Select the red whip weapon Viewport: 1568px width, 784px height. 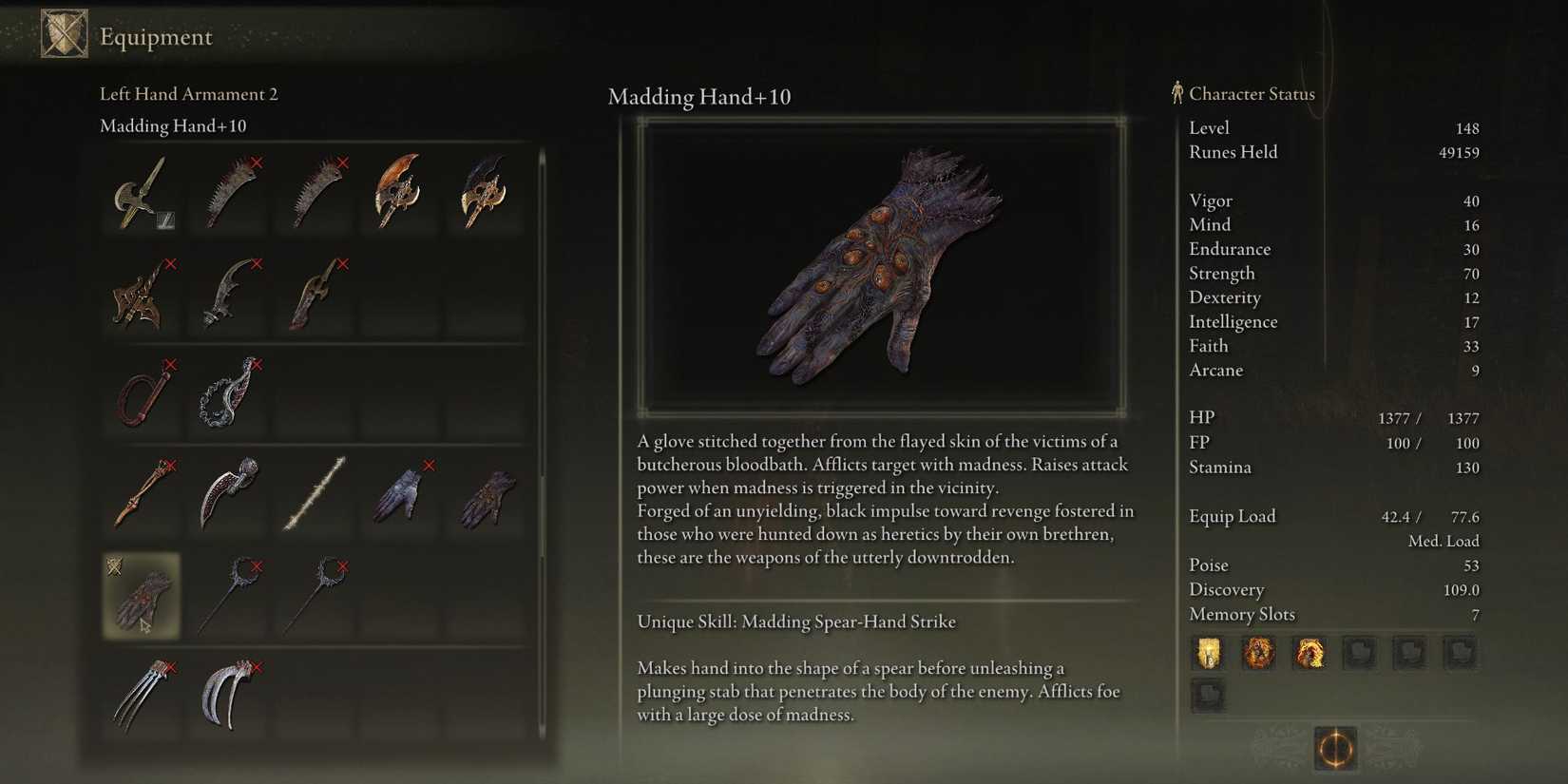pos(141,394)
